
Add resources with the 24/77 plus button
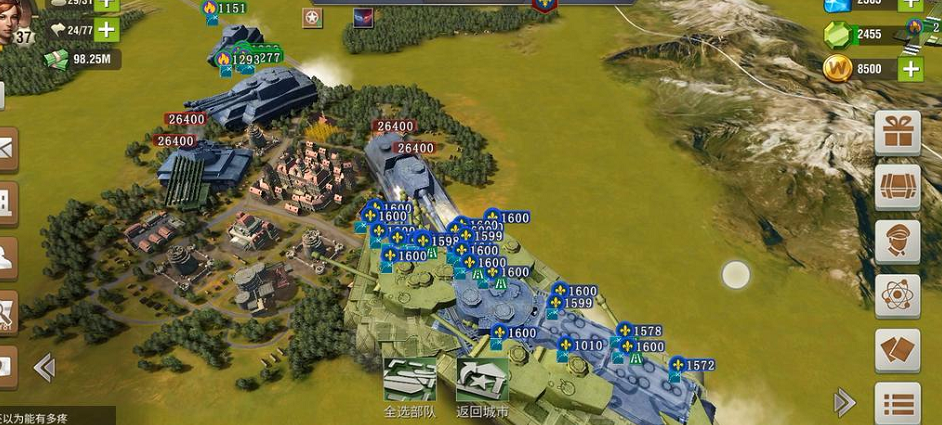(105, 29)
